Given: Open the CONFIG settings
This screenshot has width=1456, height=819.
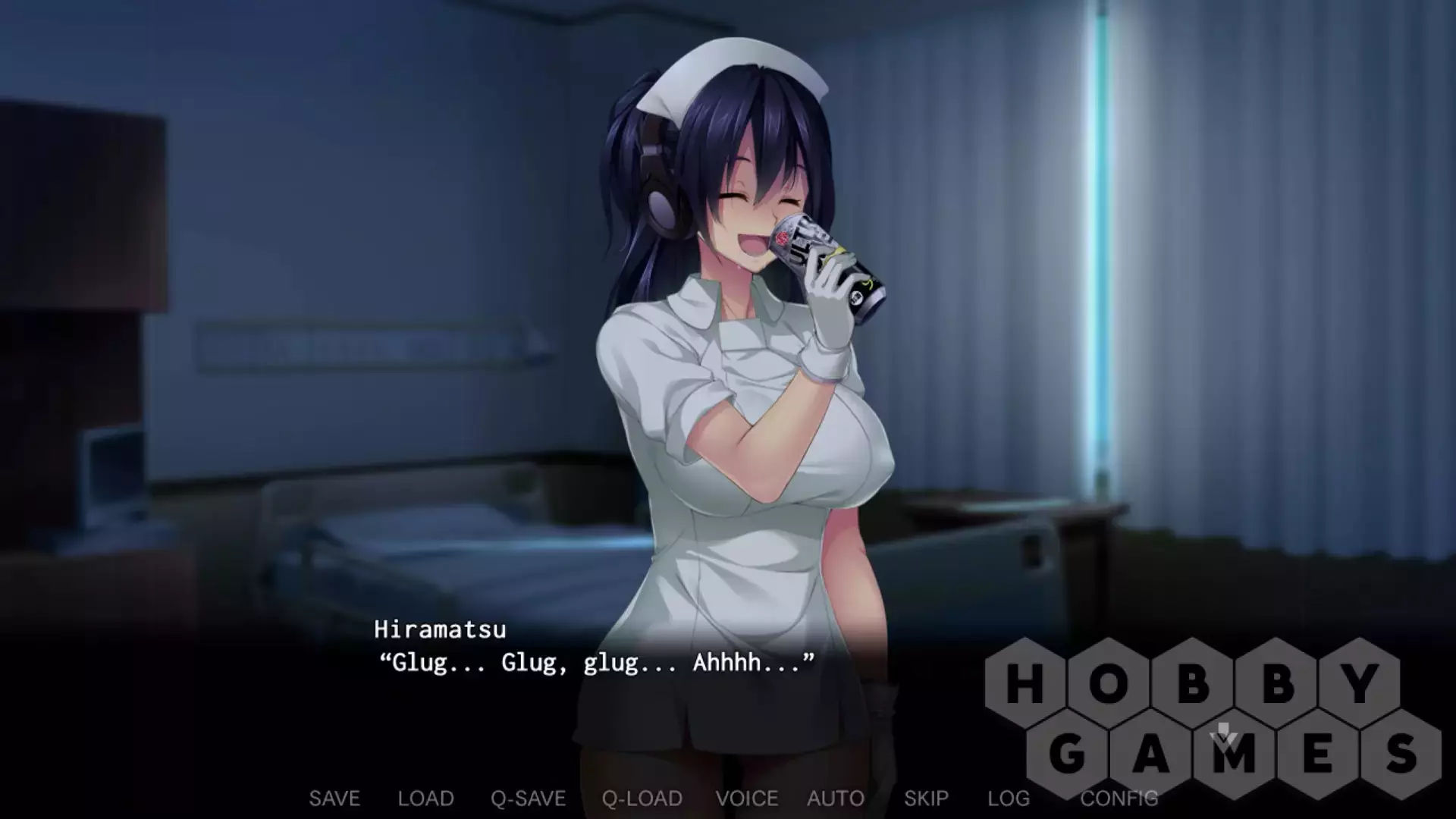Looking at the screenshot, I should click(x=1119, y=799).
